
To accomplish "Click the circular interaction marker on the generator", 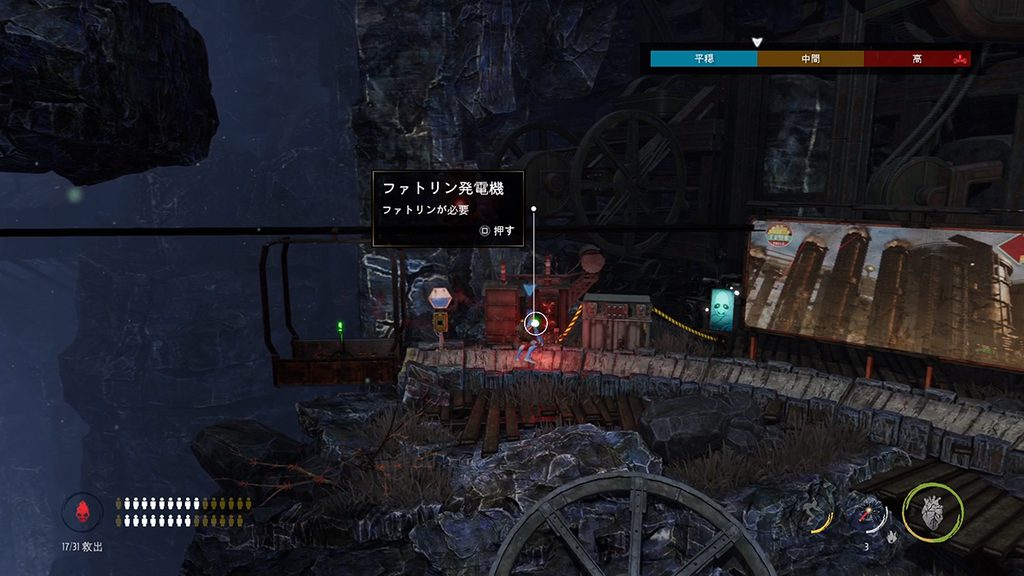I will point(535,322).
